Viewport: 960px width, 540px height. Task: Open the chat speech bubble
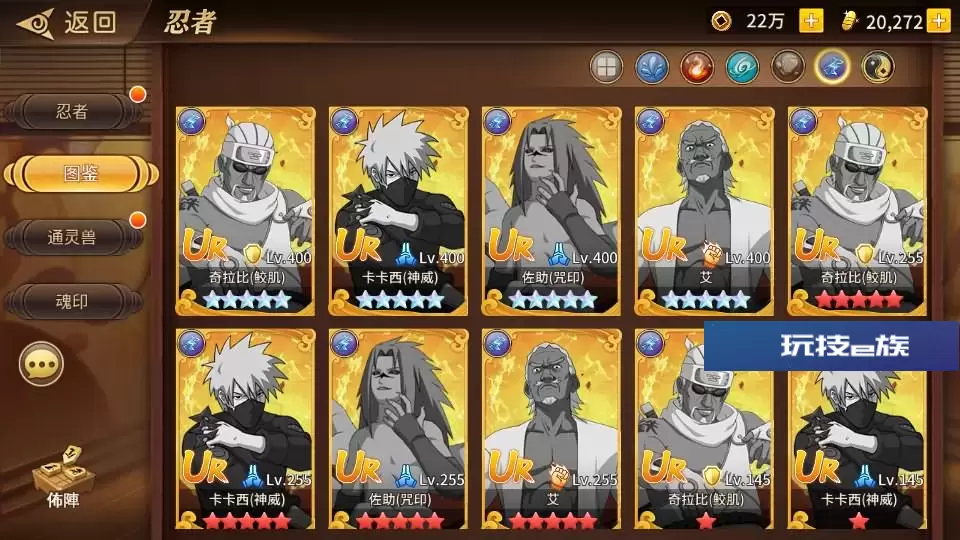[x=41, y=365]
